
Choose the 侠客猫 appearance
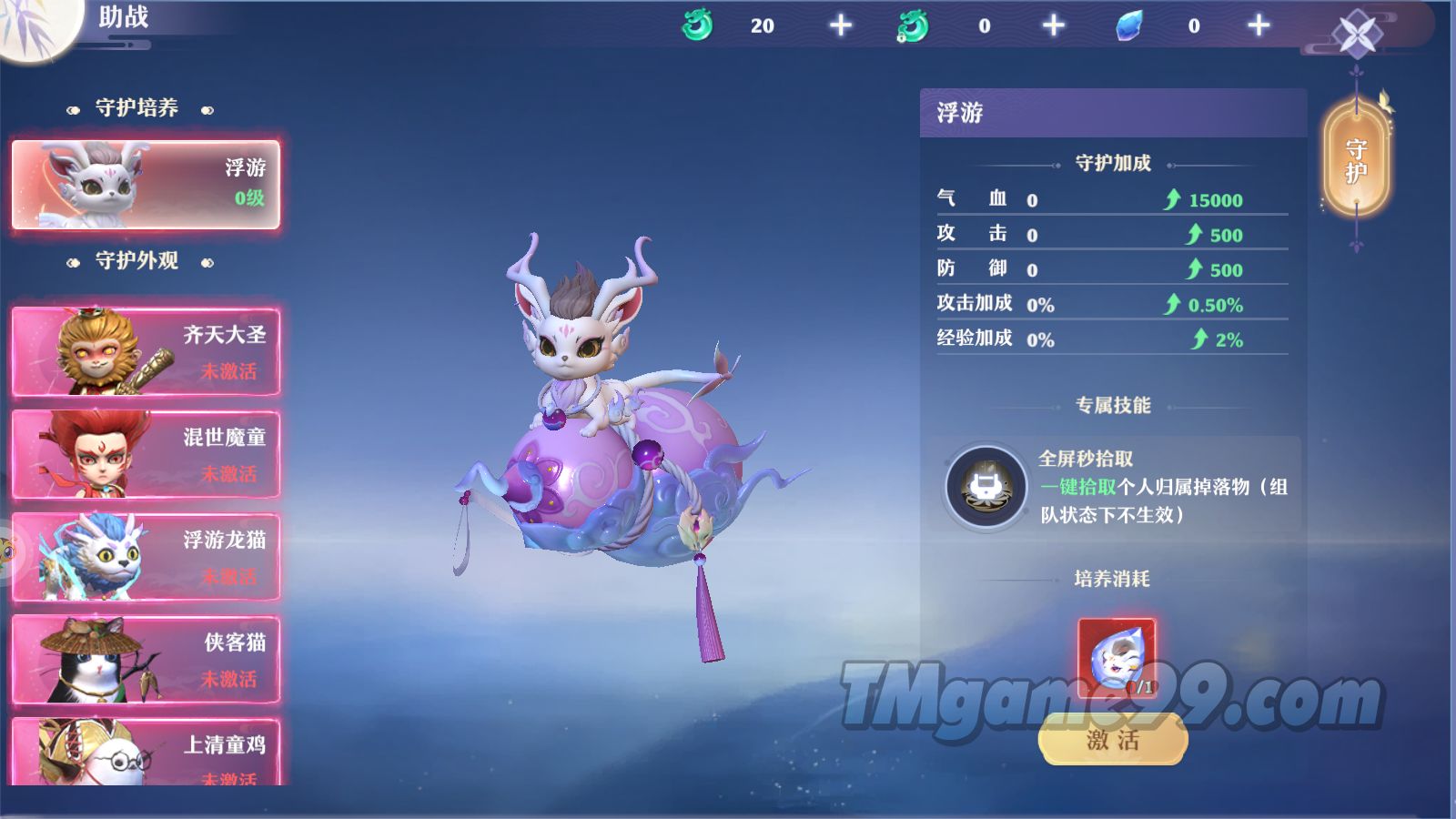pos(146,660)
